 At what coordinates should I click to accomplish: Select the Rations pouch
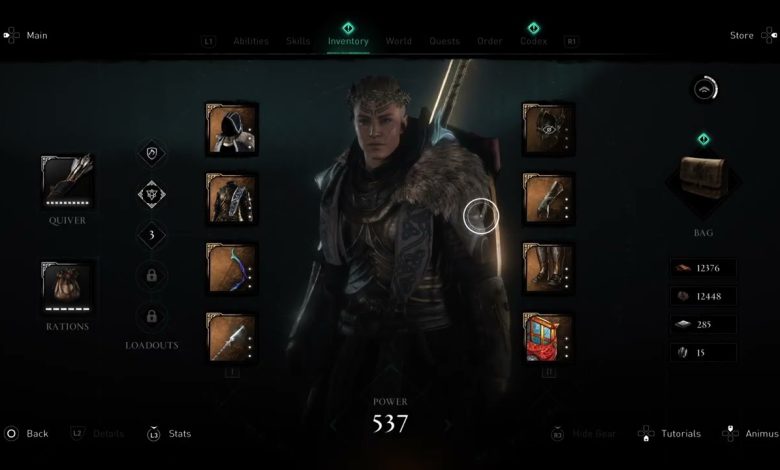click(x=67, y=287)
